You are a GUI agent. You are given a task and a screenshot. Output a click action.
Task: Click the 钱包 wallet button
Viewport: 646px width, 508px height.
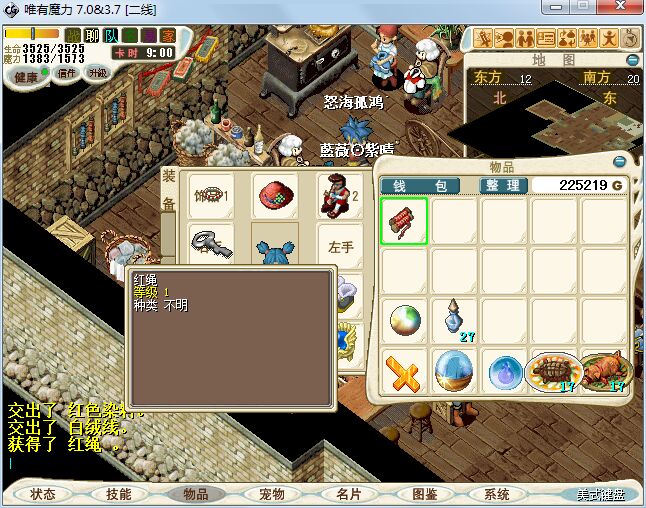(x=419, y=186)
